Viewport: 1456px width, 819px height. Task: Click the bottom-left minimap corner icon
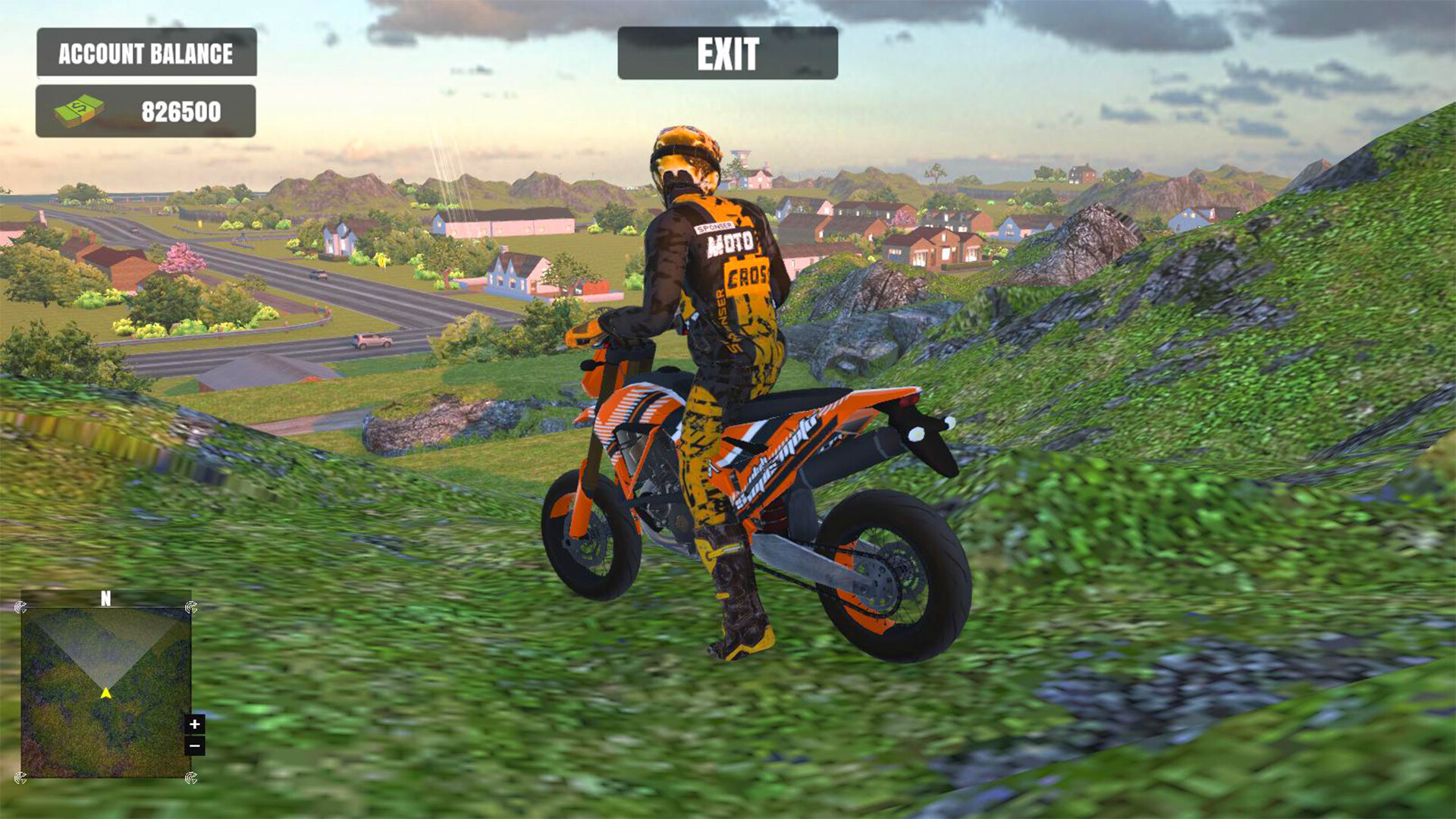21,777
